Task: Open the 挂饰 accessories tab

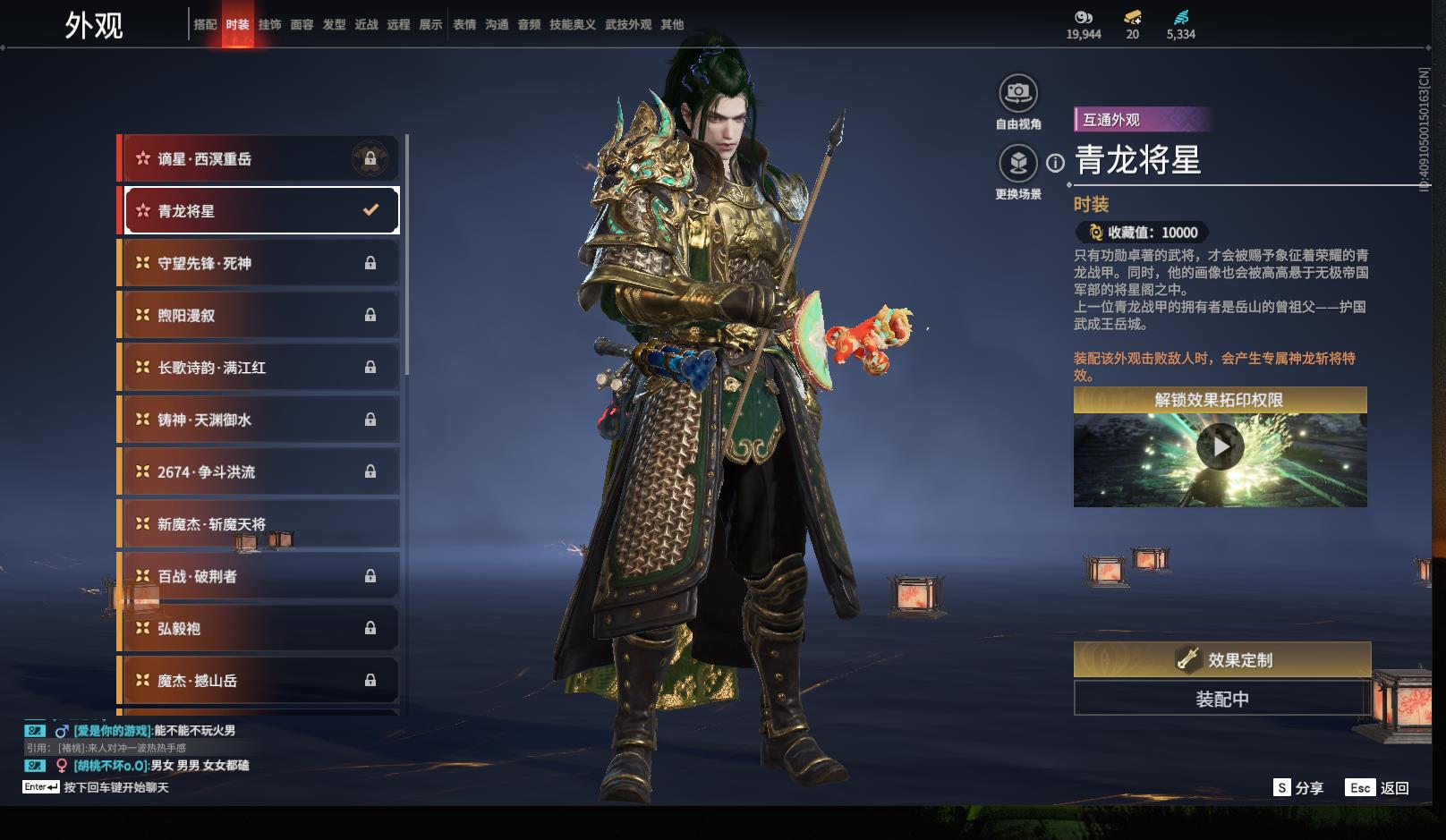Action: (269, 25)
